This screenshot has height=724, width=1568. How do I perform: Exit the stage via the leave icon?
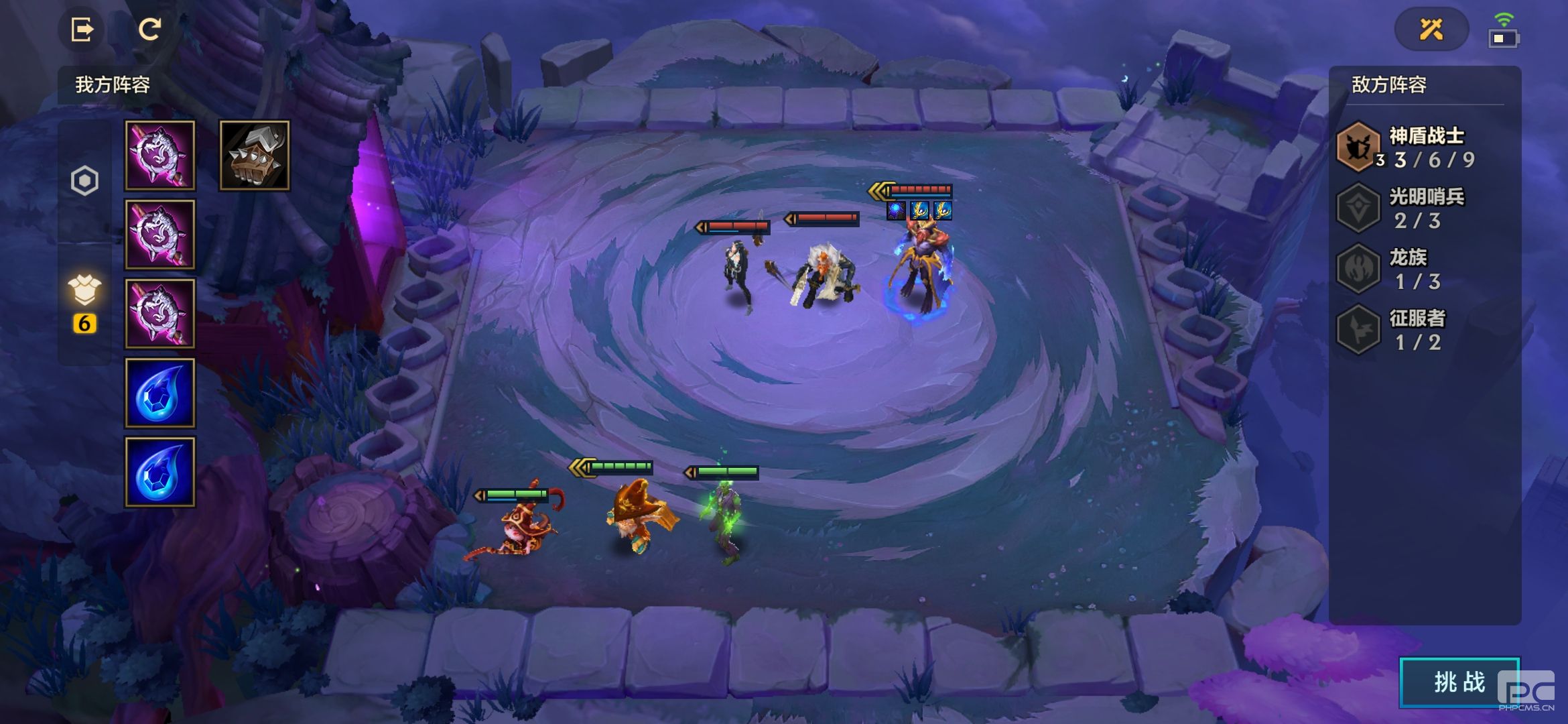click(82, 29)
